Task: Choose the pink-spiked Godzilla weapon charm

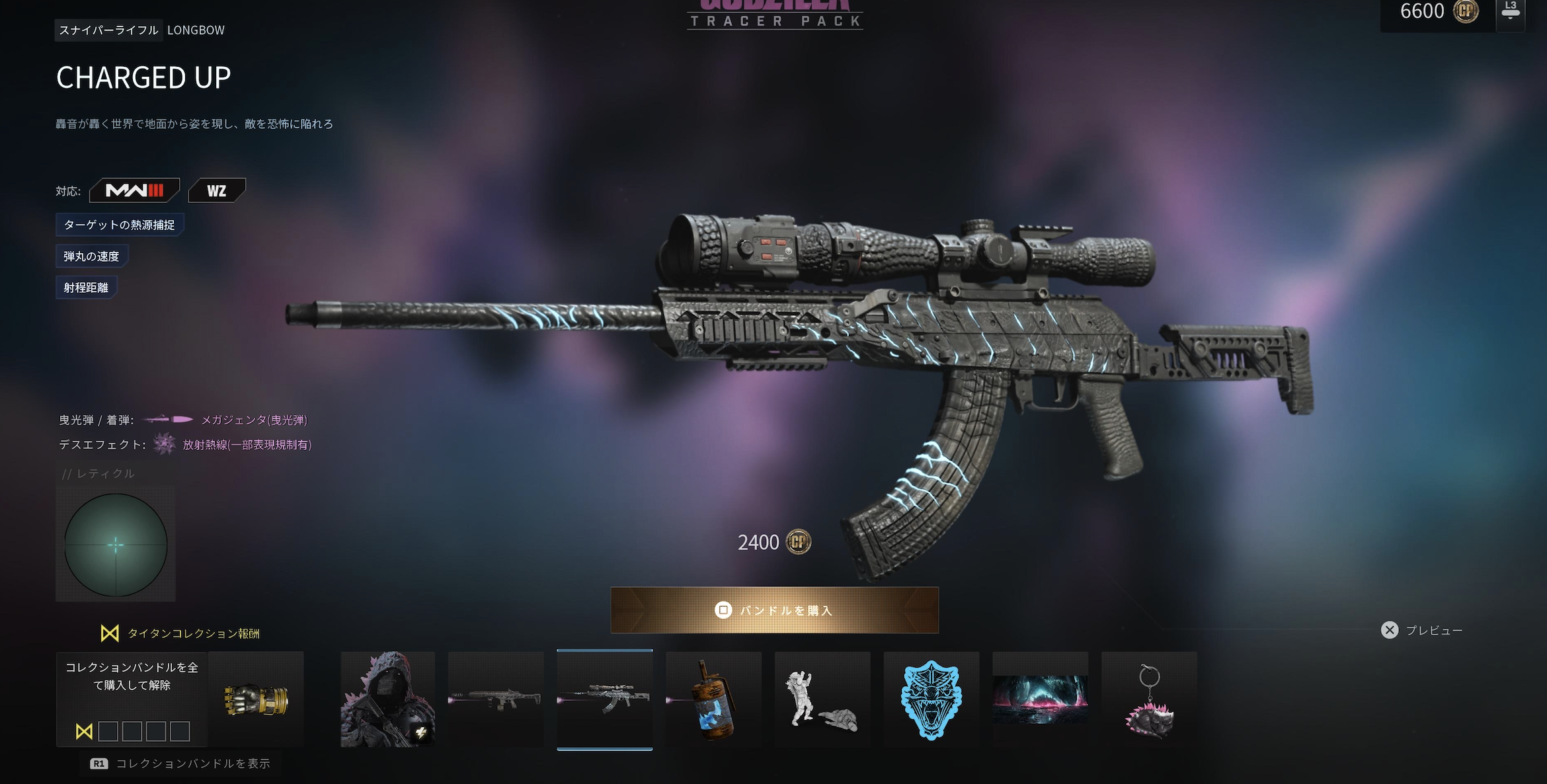Action: (1149, 699)
